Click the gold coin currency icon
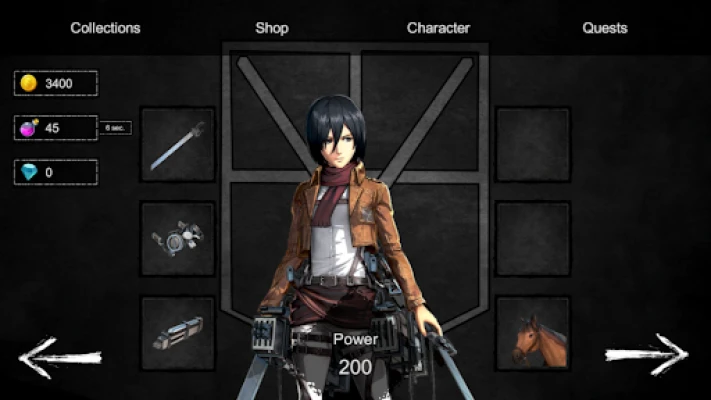711x400 pixels. point(28,83)
